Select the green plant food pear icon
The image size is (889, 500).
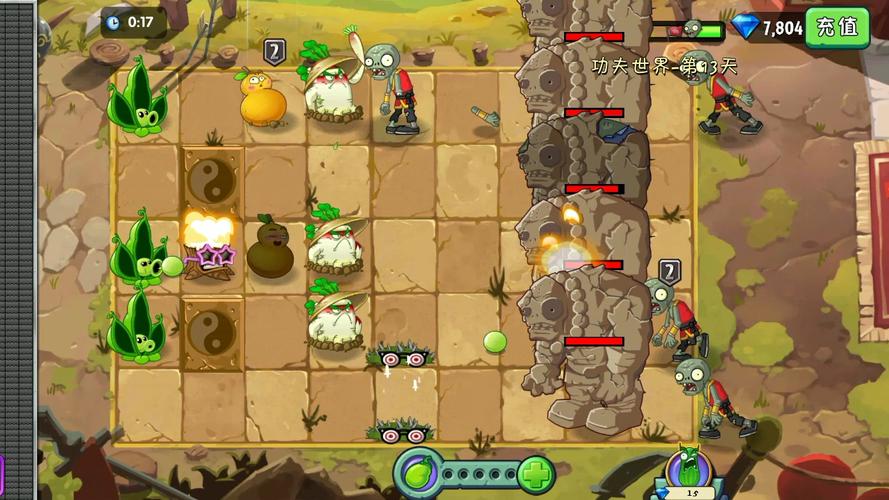(418, 472)
